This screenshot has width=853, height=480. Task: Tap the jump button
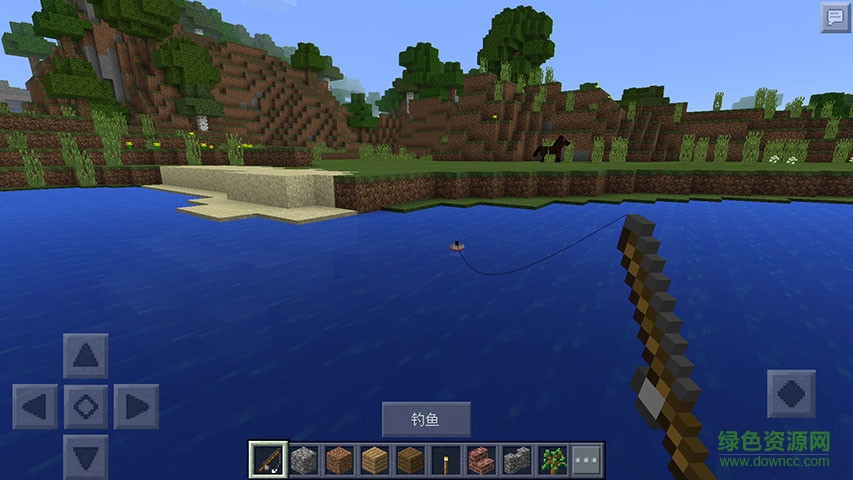[x=791, y=393]
